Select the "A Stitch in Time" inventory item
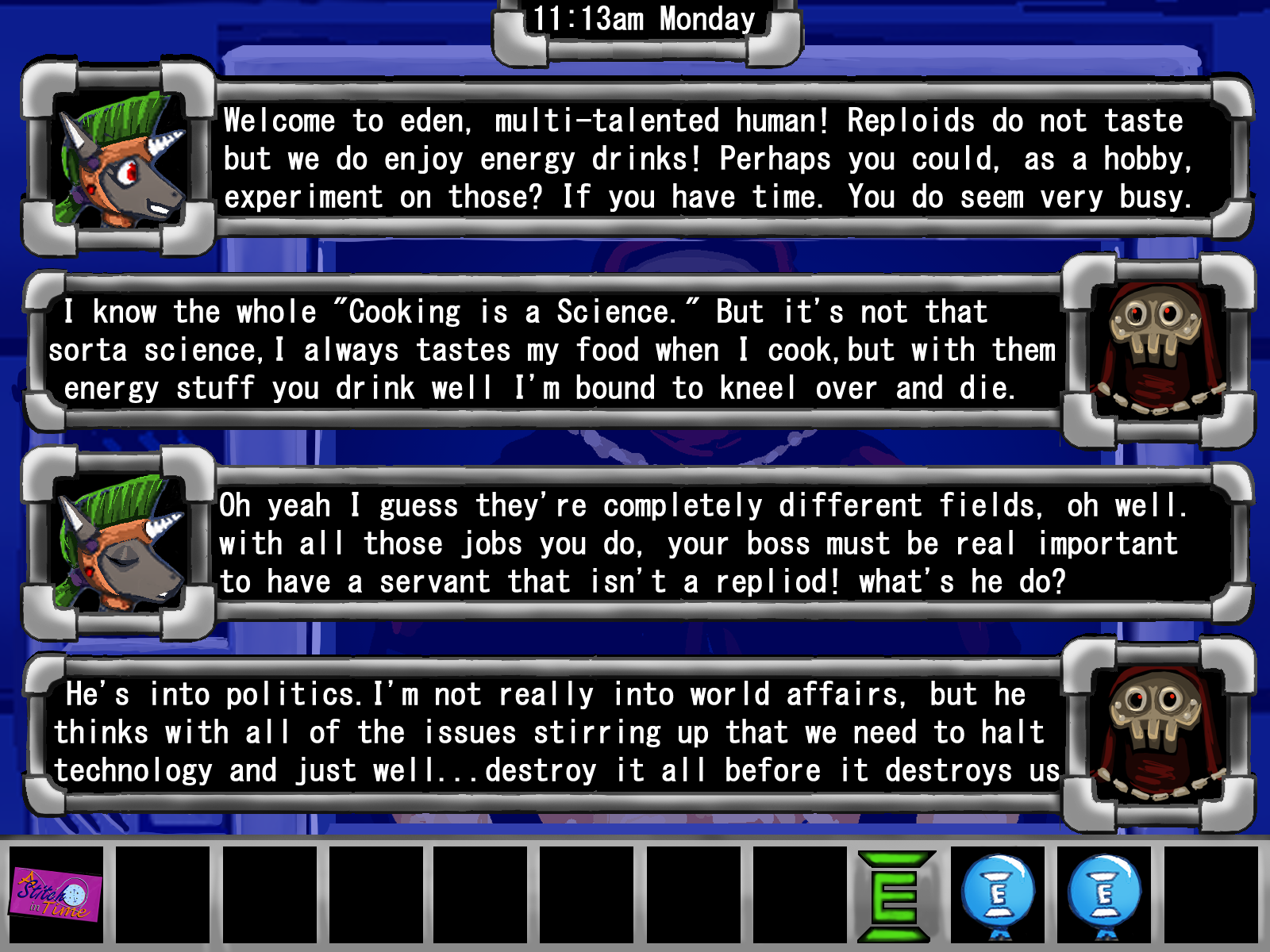 coord(56,896)
